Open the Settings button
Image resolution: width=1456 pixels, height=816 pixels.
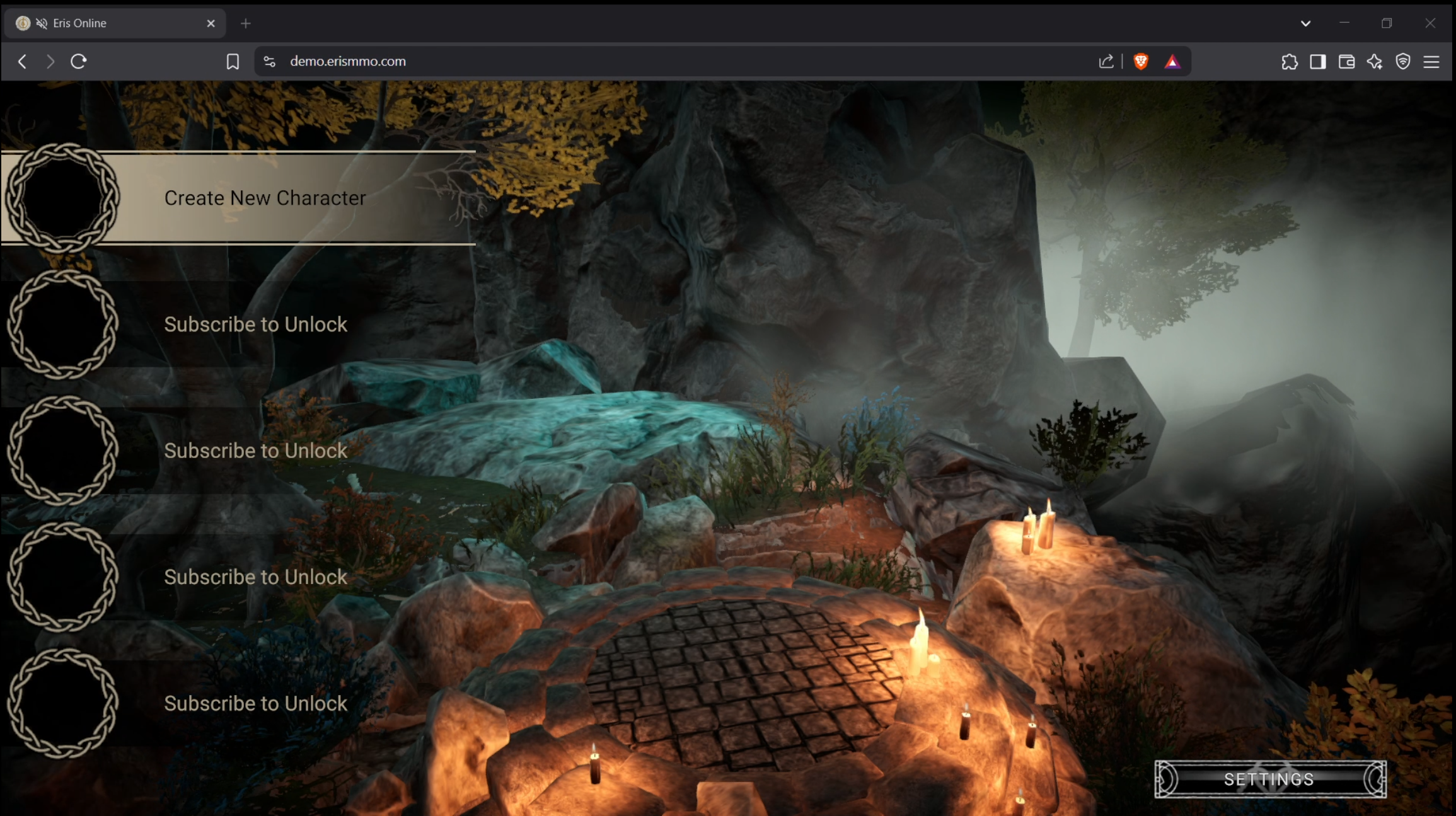[x=1269, y=779]
